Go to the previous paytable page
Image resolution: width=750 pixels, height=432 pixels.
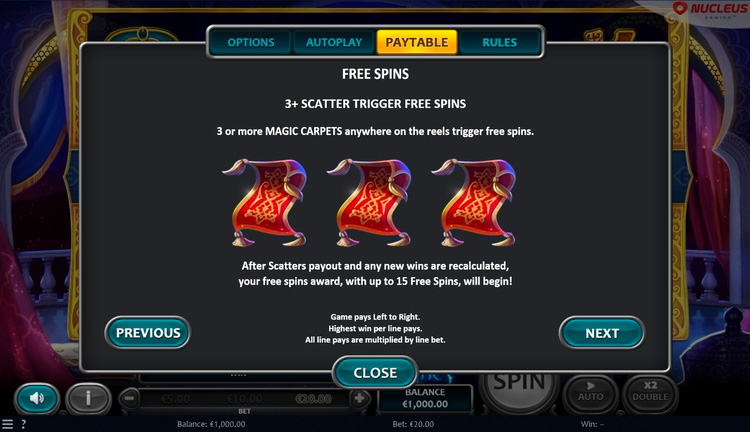(148, 333)
